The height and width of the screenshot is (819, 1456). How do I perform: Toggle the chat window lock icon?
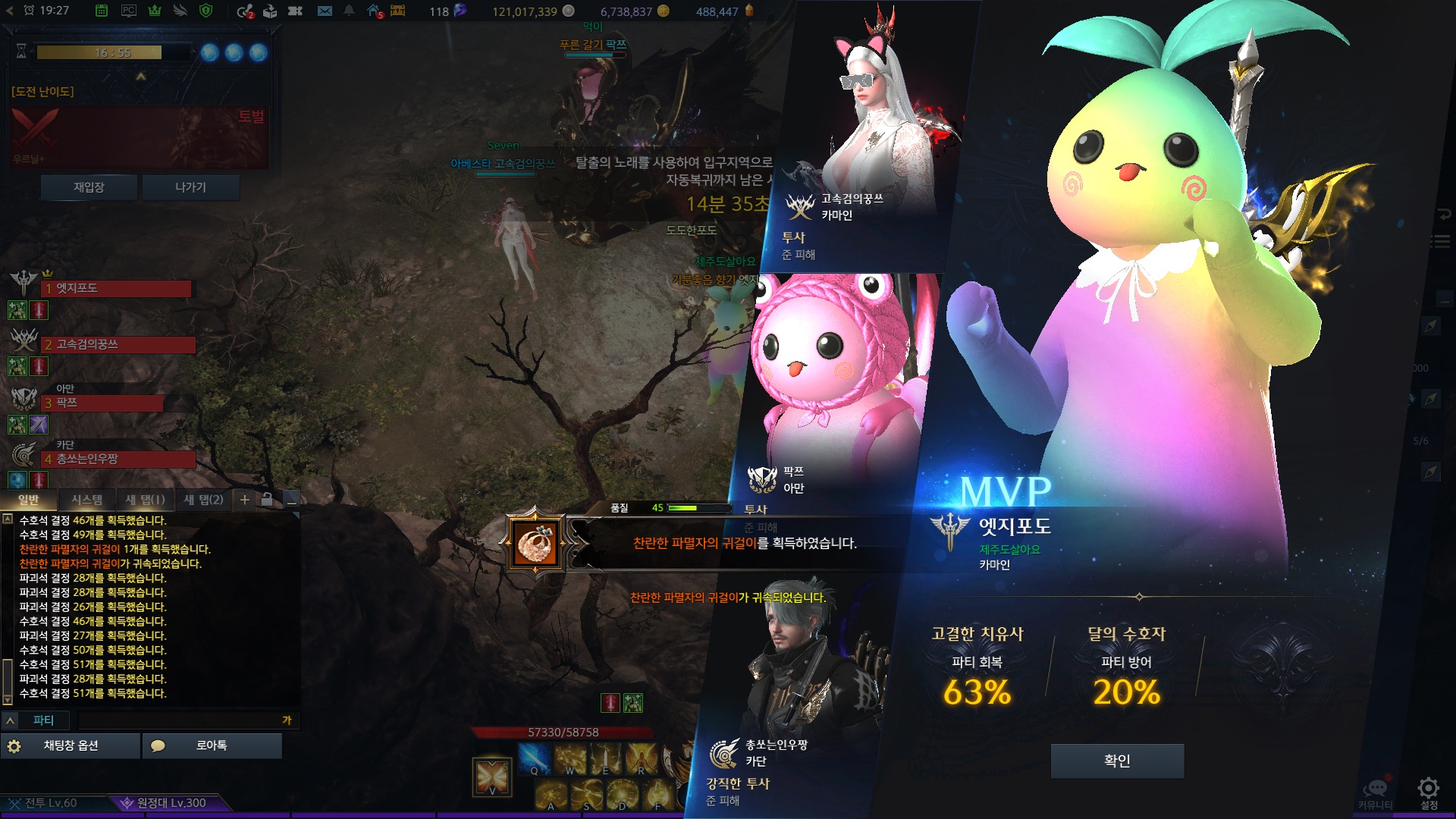tap(267, 500)
